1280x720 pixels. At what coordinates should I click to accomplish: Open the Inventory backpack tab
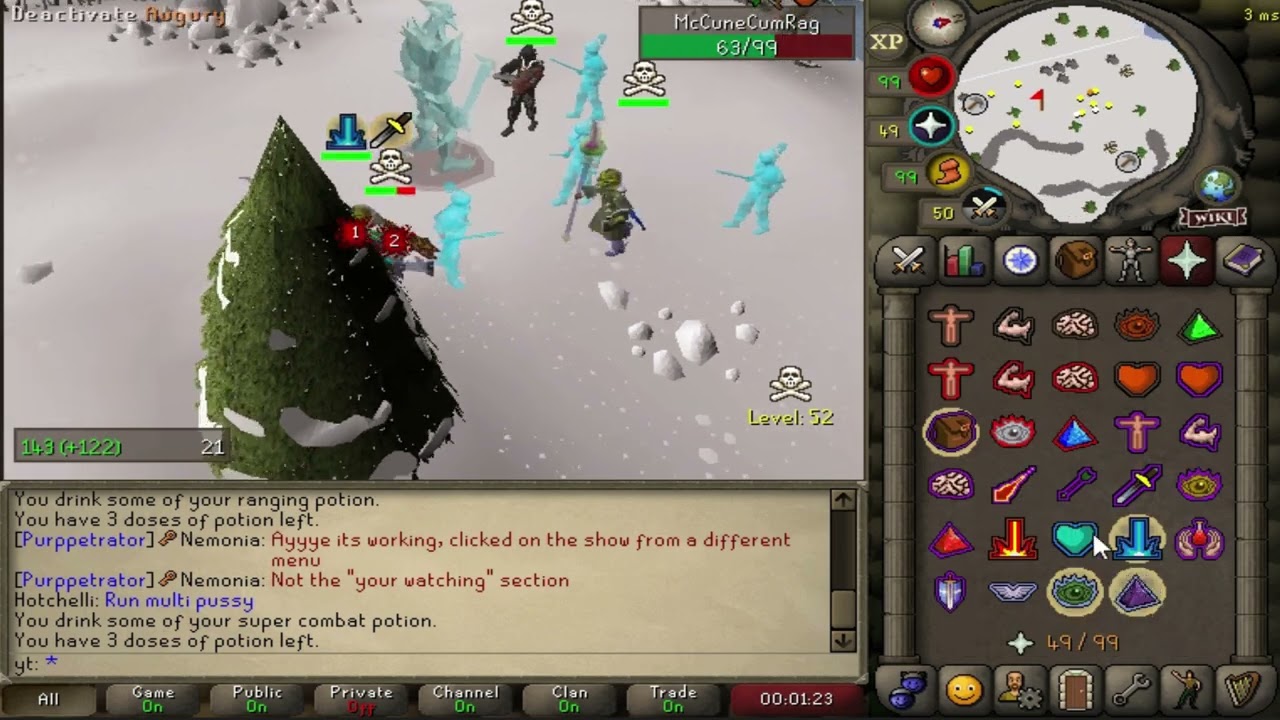point(1075,261)
